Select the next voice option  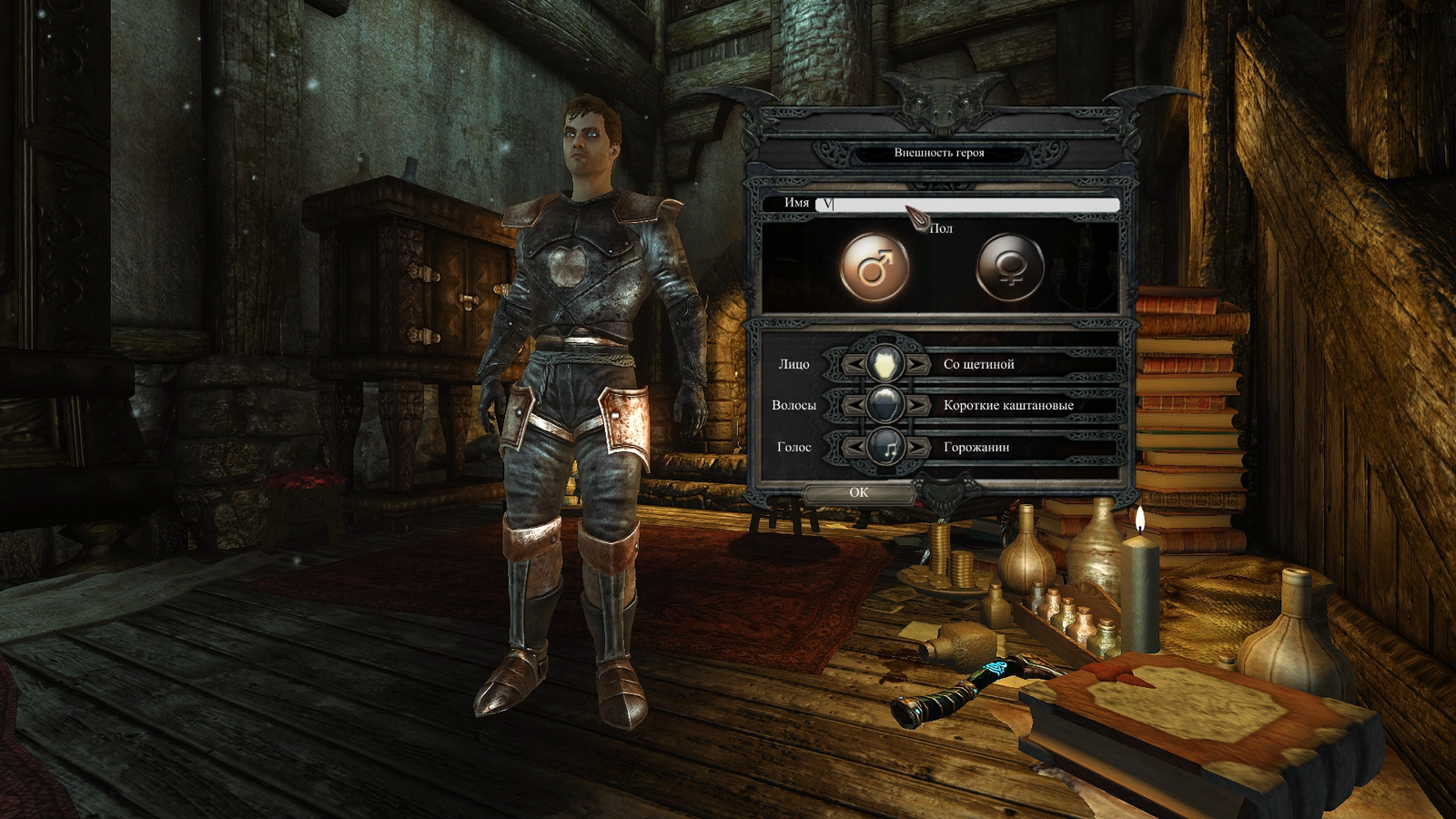click(x=917, y=447)
